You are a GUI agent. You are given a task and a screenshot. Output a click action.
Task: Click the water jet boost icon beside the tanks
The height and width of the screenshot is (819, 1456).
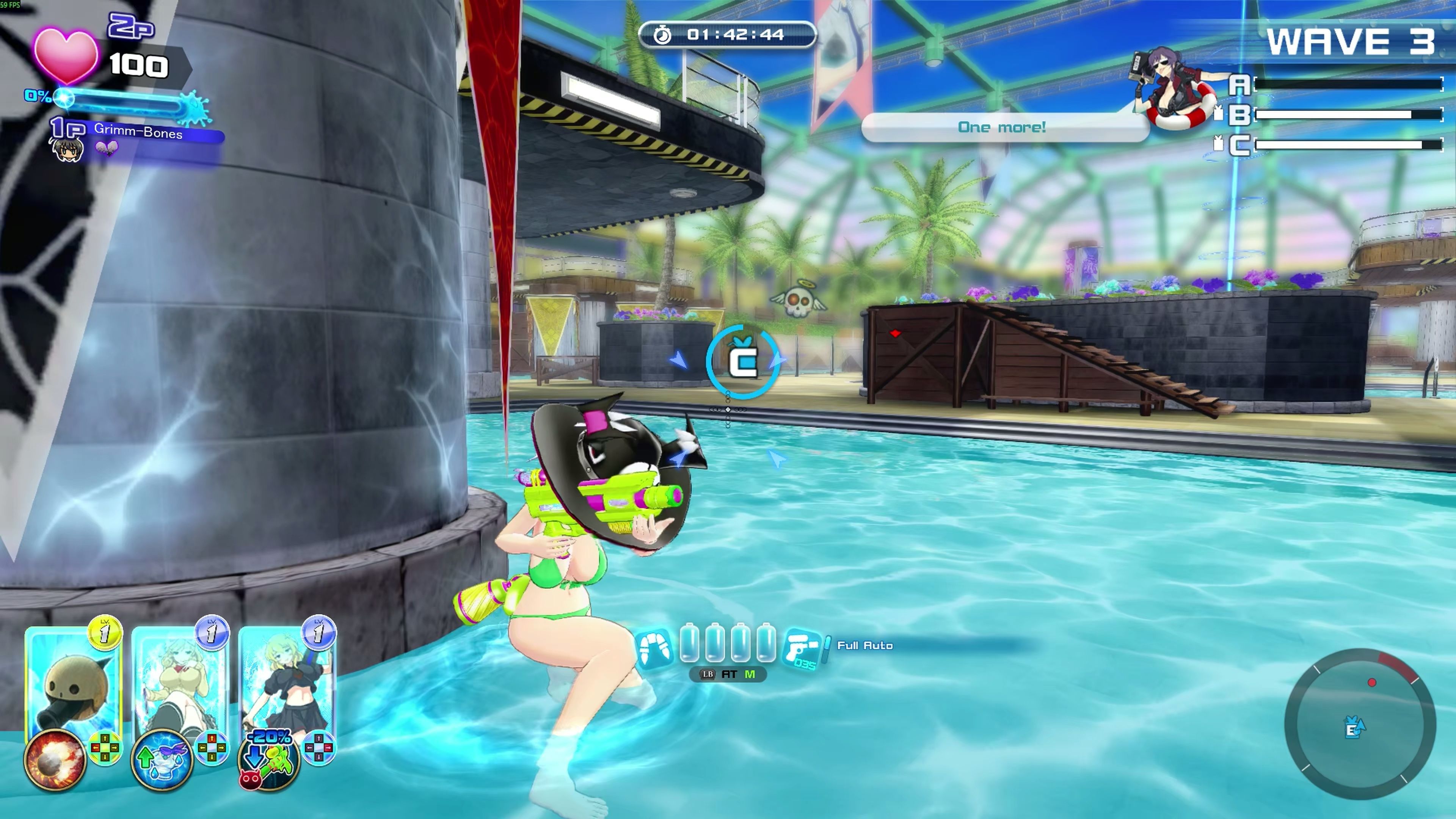654,648
